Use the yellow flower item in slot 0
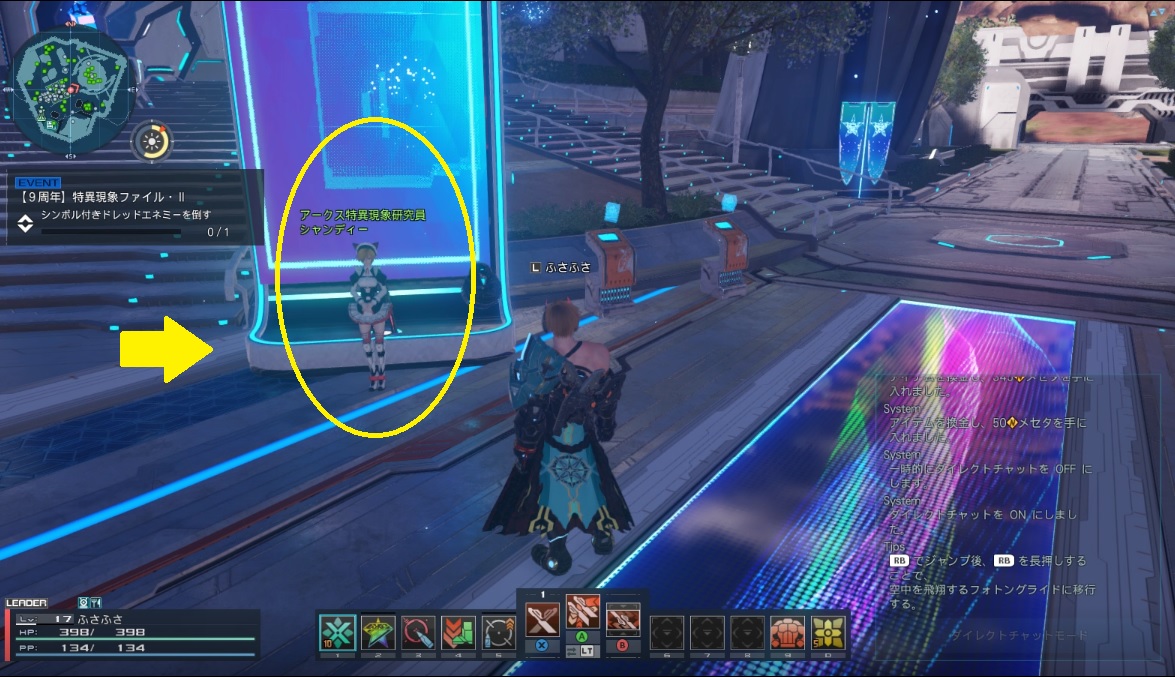The image size is (1175, 677). [828, 632]
